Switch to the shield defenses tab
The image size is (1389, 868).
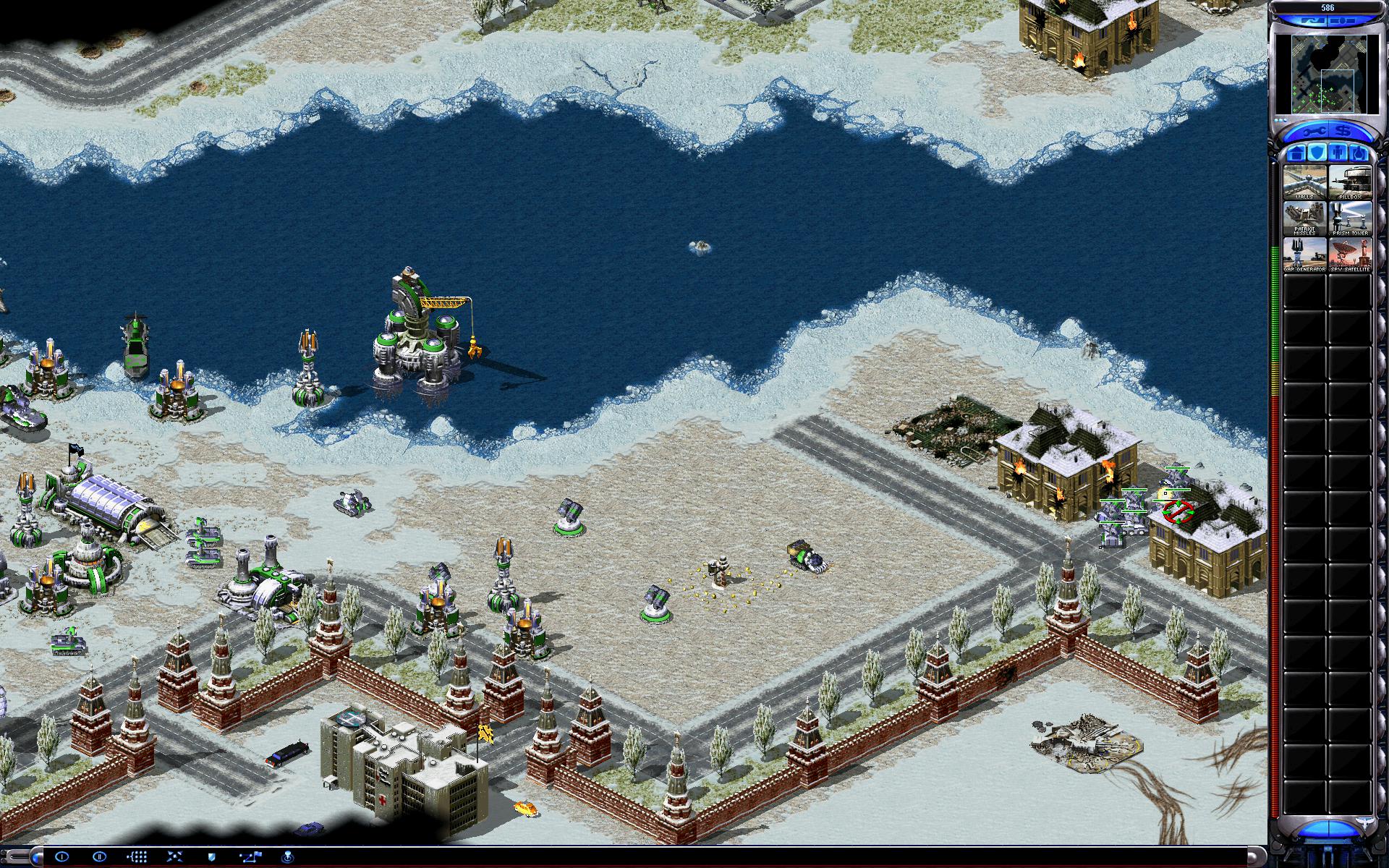pos(1317,153)
